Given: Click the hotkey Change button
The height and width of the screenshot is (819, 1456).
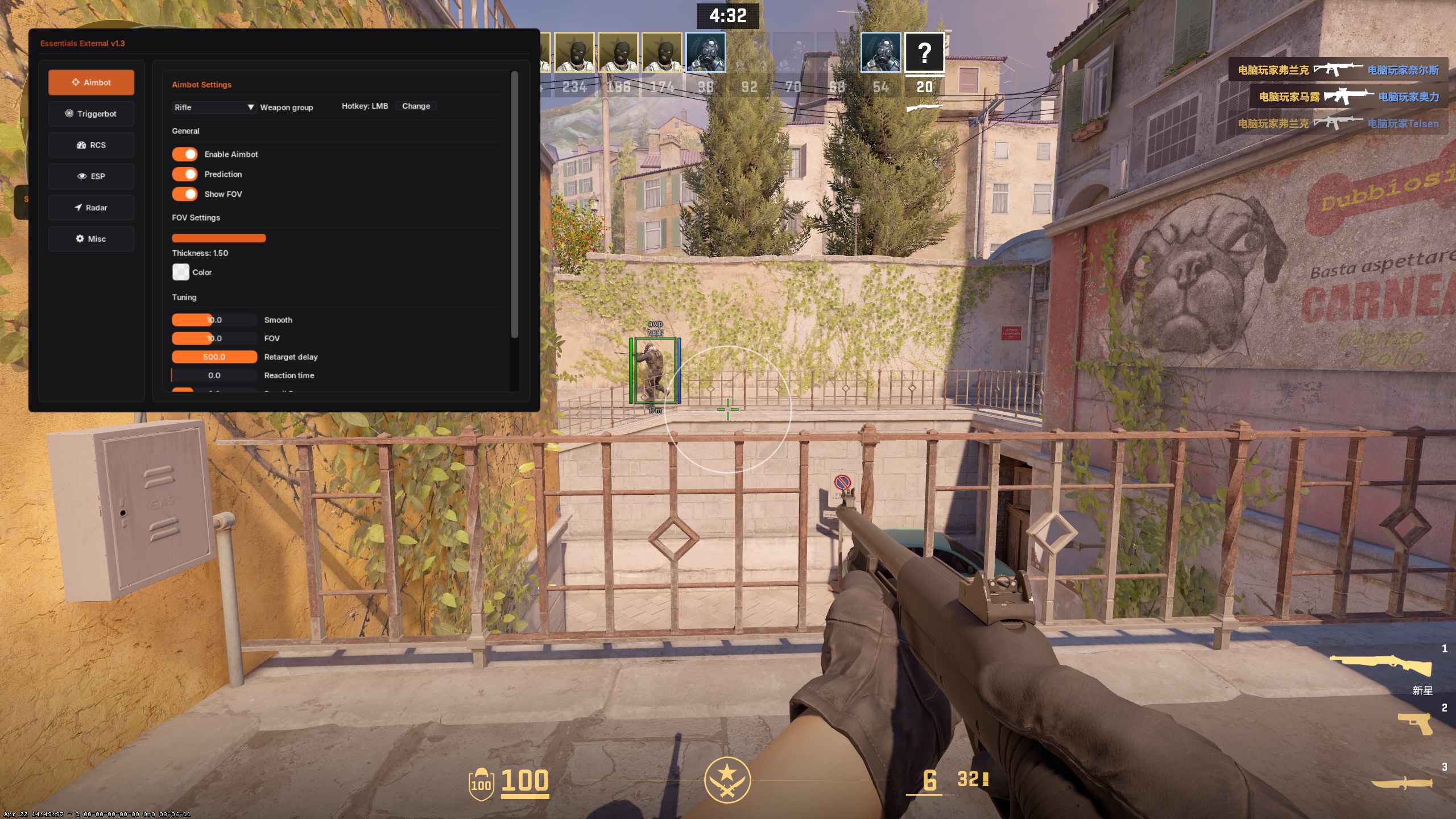Looking at the screenshot, I should 416,106.
